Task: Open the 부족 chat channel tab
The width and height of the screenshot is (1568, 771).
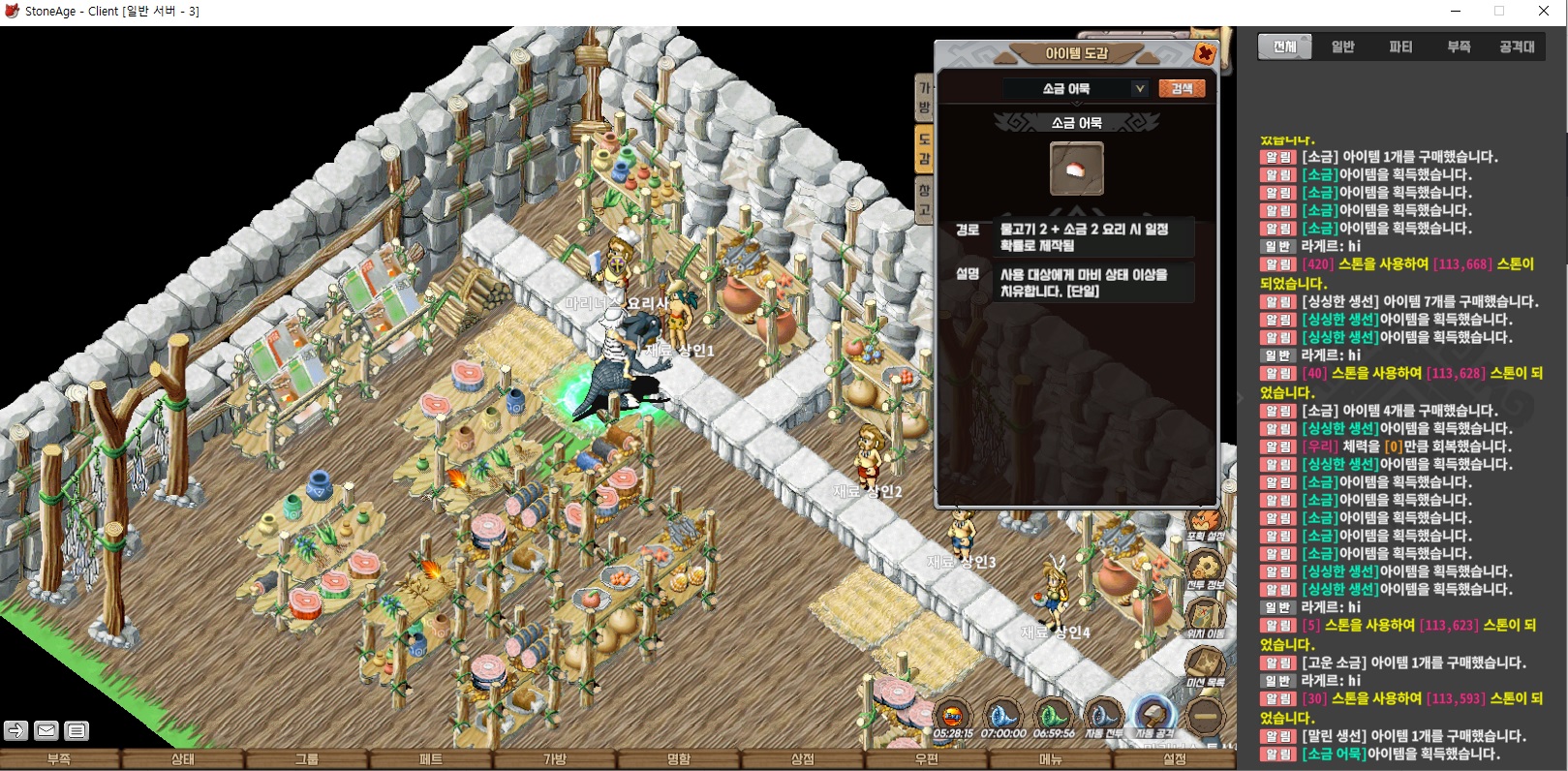Action: pos(1459,46)
